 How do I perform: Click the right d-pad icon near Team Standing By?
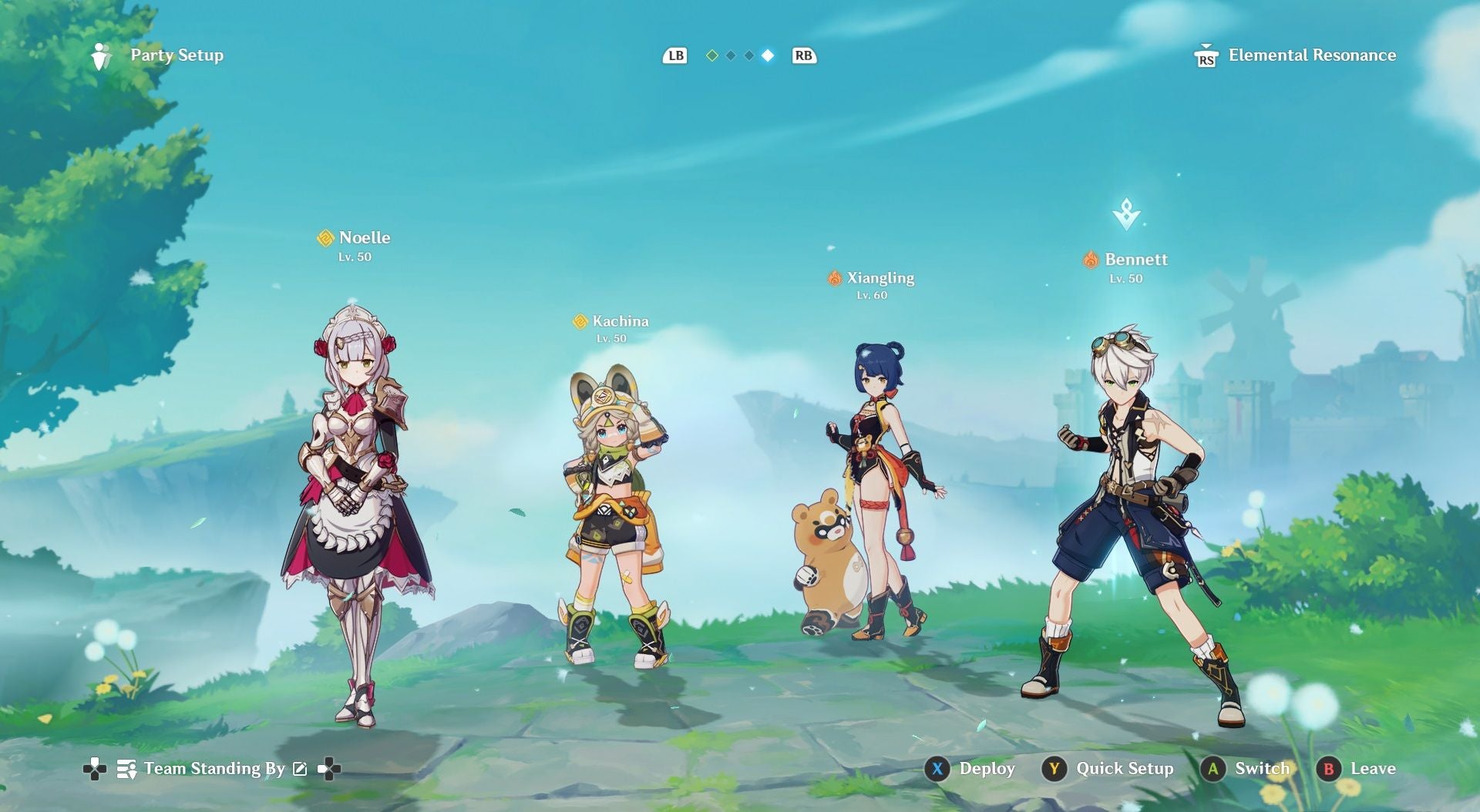tap(330, 769)
